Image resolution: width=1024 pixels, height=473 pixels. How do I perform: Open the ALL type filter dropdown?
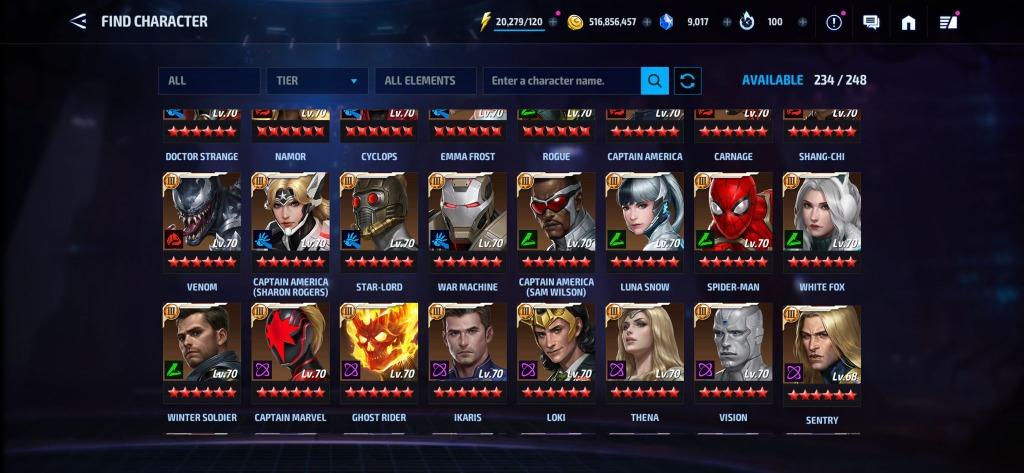click(x=208, y=81)
